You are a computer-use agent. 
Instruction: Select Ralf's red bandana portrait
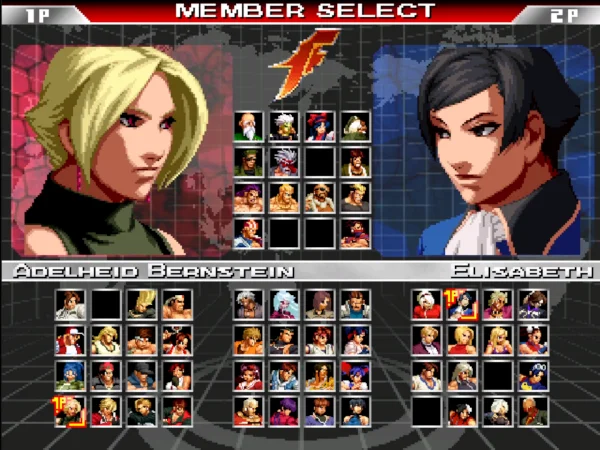click(105, 375)
